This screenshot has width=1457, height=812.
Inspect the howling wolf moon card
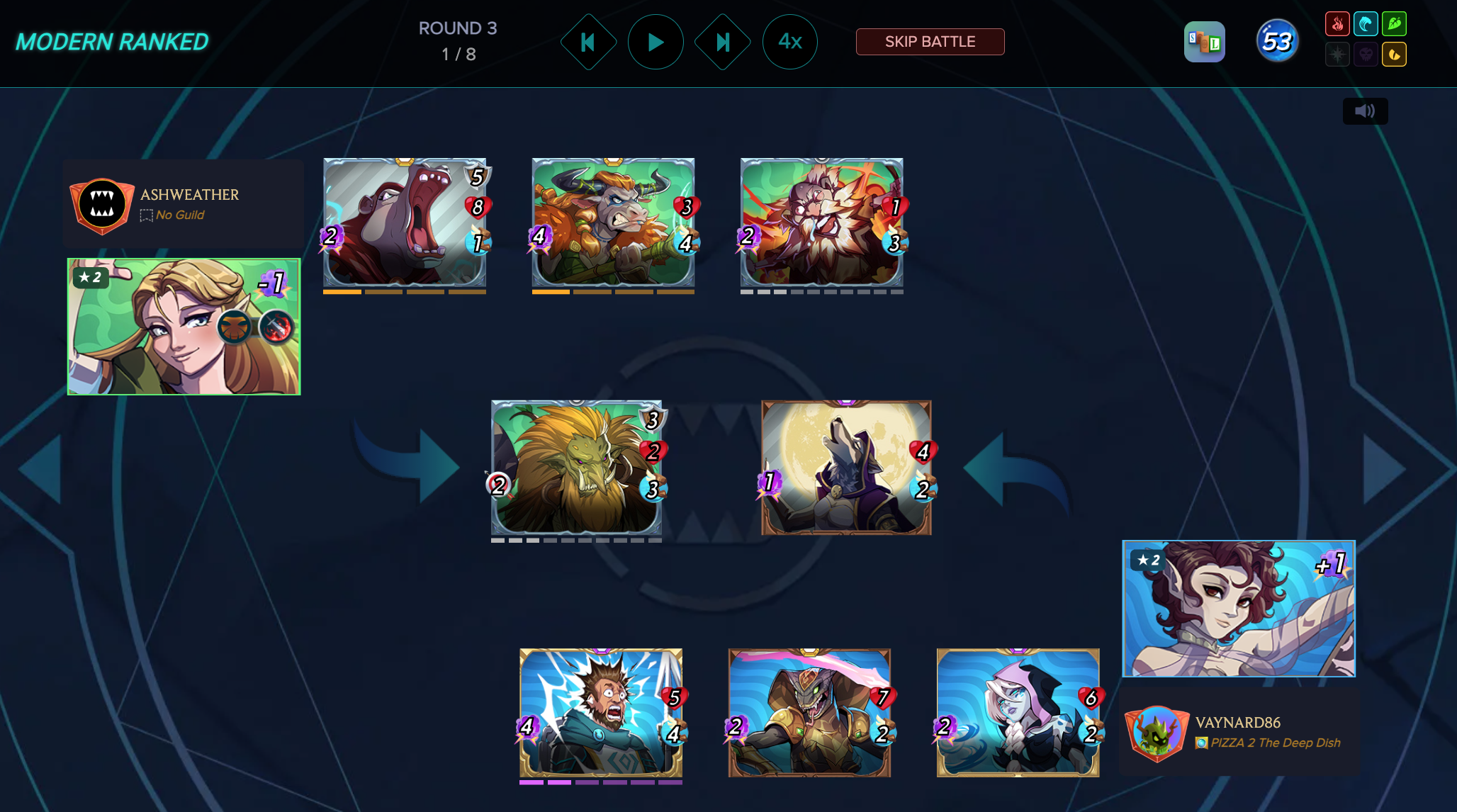click(846, 468)
